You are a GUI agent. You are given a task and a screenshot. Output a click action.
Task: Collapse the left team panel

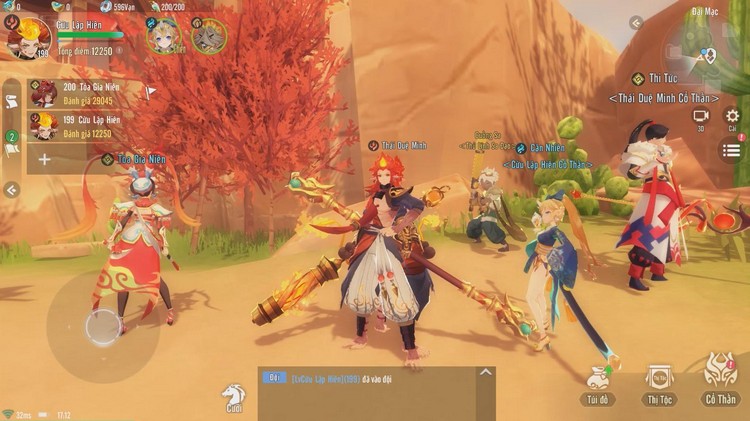[11, 190]
